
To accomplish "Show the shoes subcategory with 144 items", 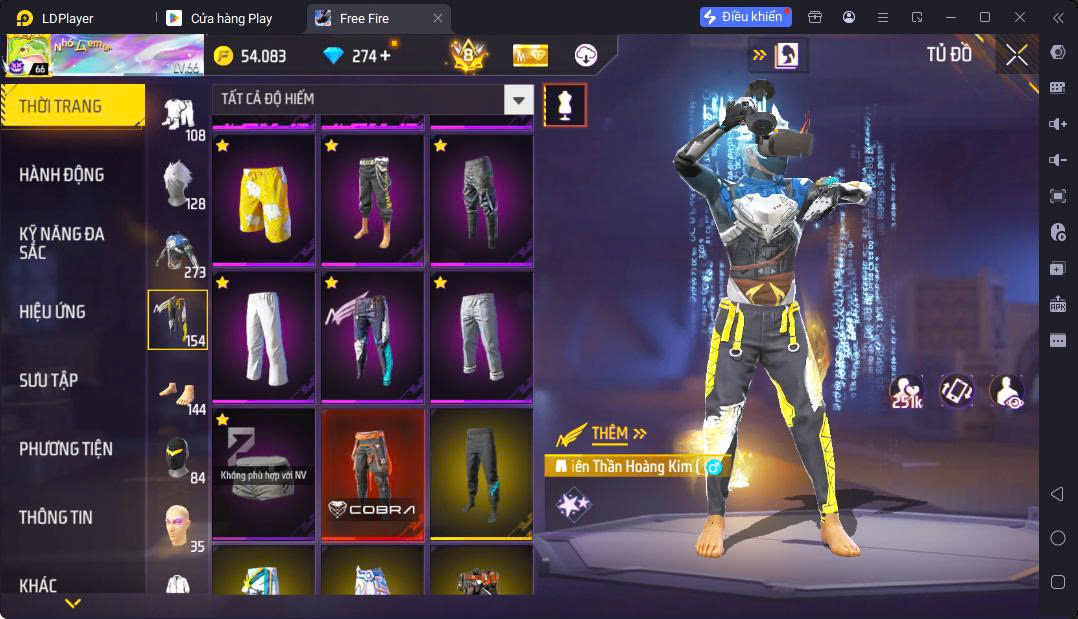I will coord(178,388).
